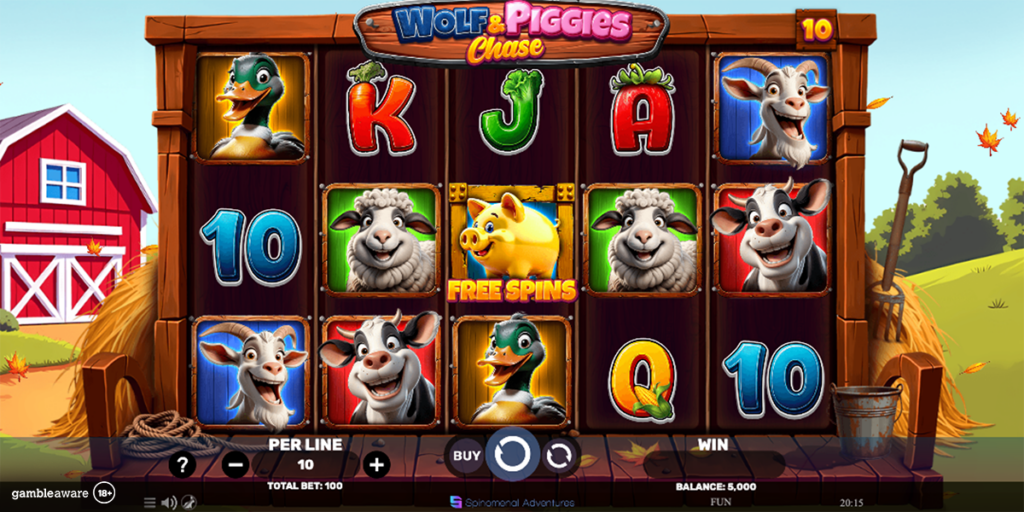The width and height of the screenshot is (1024, 512).
Task: Increase the per line bet
Action: [x=376, y=464]
